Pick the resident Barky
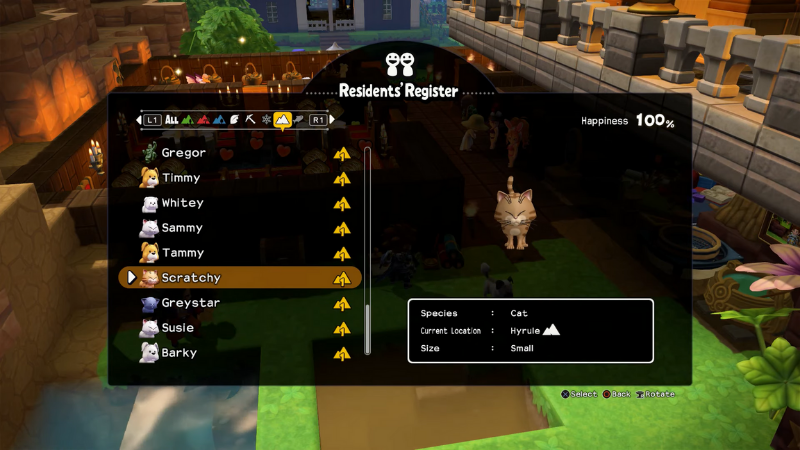The image size is (800, 450). tap(179, 352)
